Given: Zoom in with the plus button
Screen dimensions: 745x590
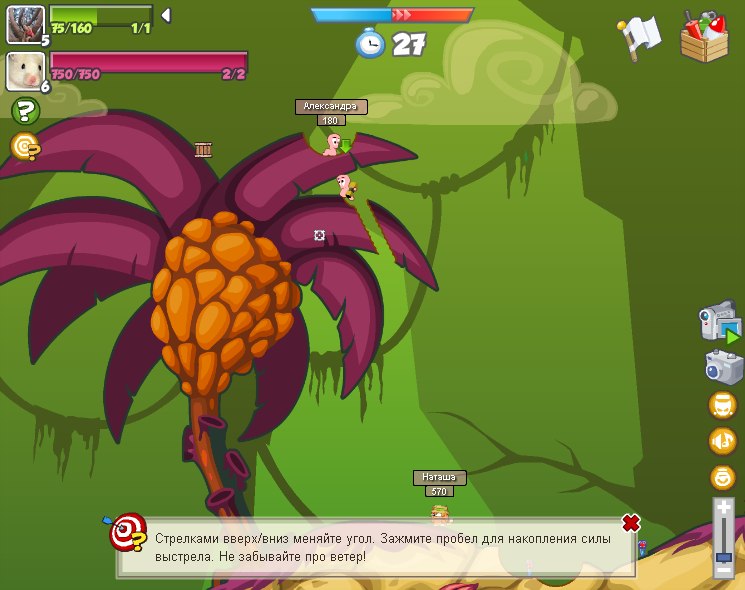Looking at the screenshot, I should coord(723,508).
